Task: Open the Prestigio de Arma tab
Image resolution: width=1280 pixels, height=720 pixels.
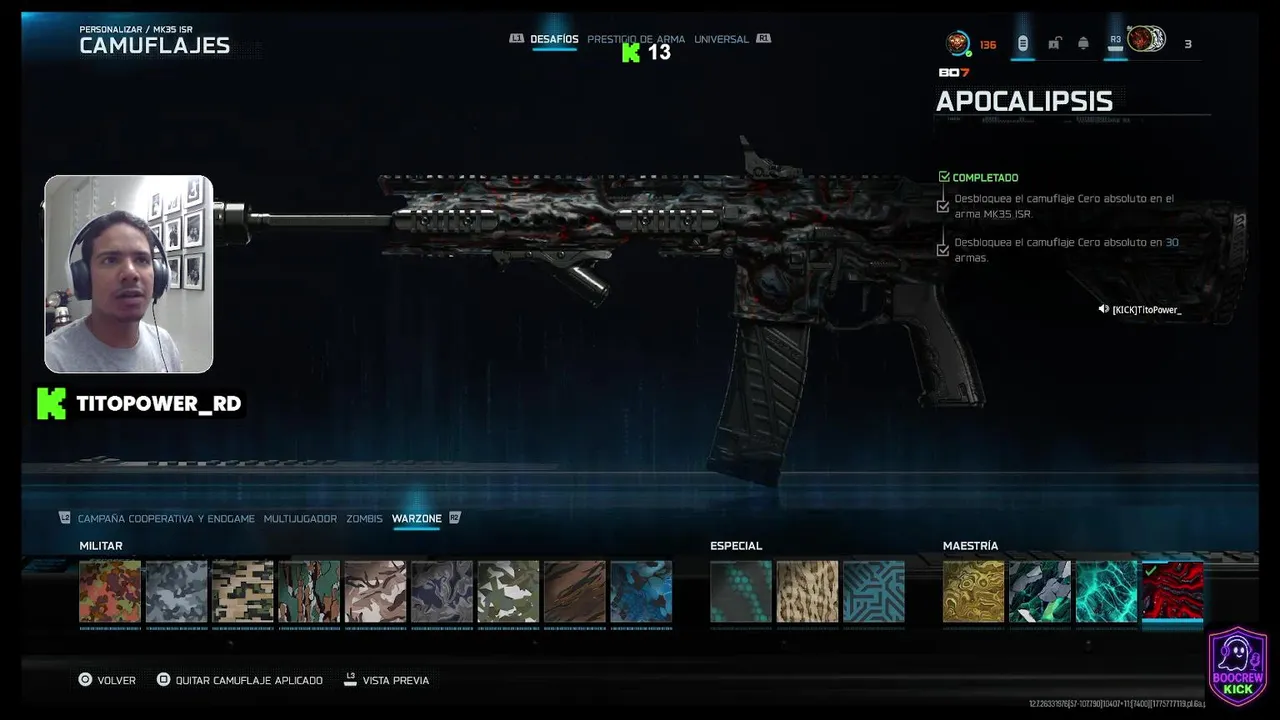Action: click(x=636, y=39)
